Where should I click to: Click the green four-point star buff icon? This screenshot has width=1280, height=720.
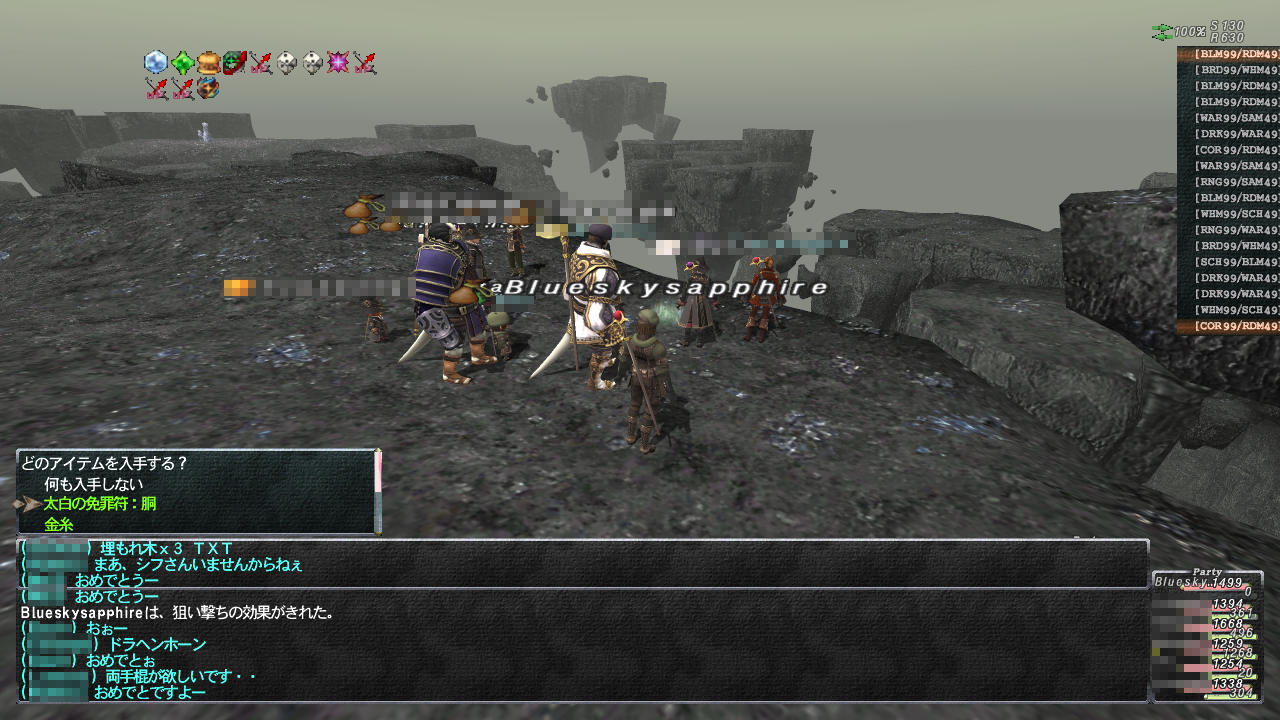(x=182, y=63)
